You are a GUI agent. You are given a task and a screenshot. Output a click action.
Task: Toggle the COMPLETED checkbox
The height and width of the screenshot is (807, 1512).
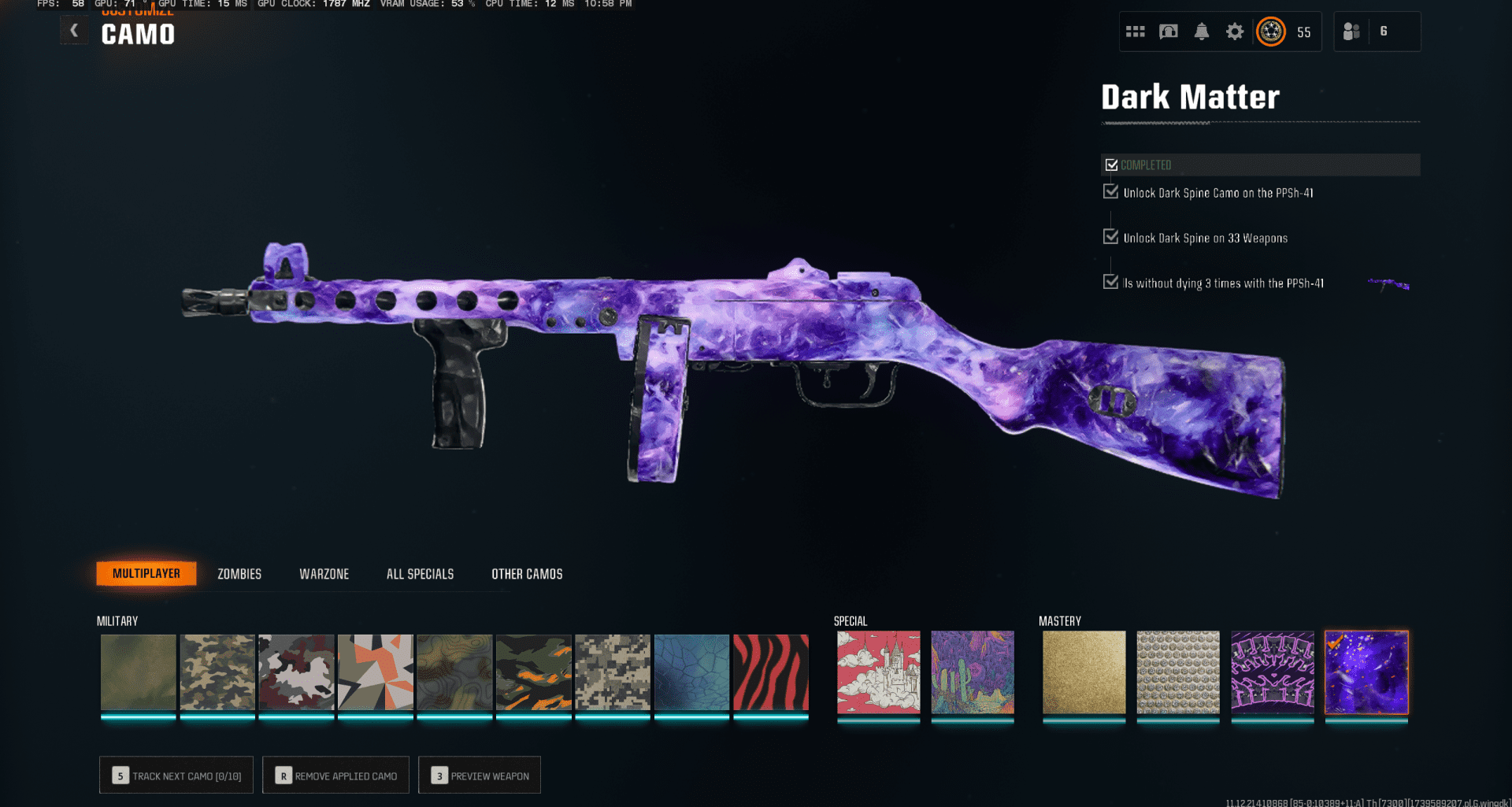[x=1112, y=165]
